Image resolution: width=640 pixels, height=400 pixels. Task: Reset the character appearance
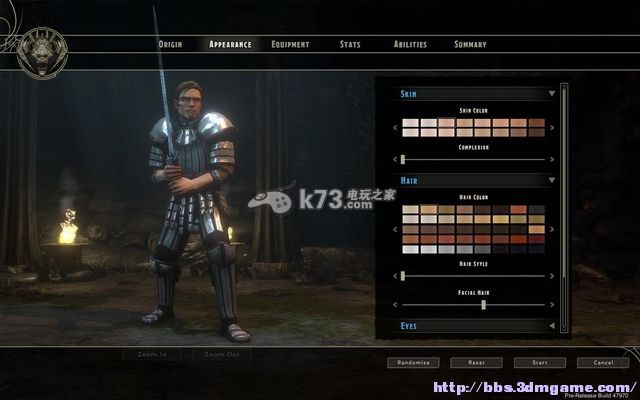pyautogui.click(x=476, y=363)
